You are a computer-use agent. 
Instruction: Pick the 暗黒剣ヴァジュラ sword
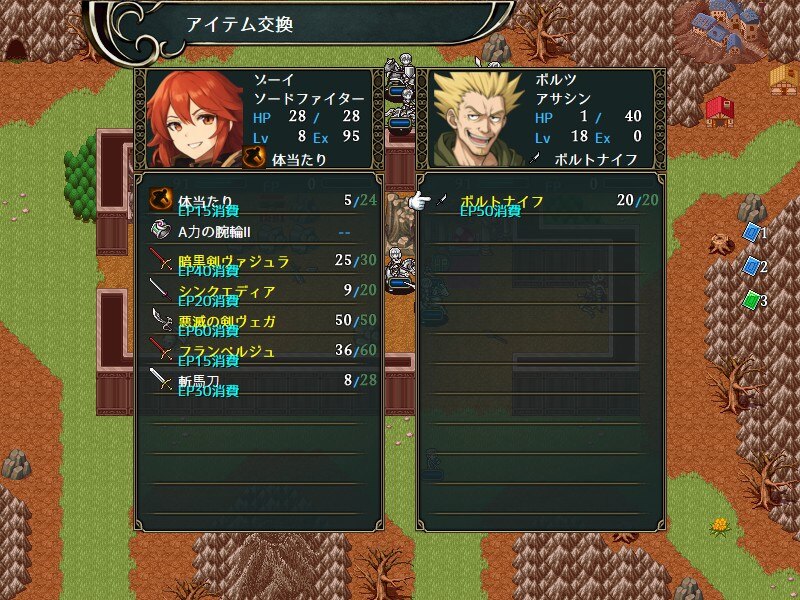[x=260, y=262]
